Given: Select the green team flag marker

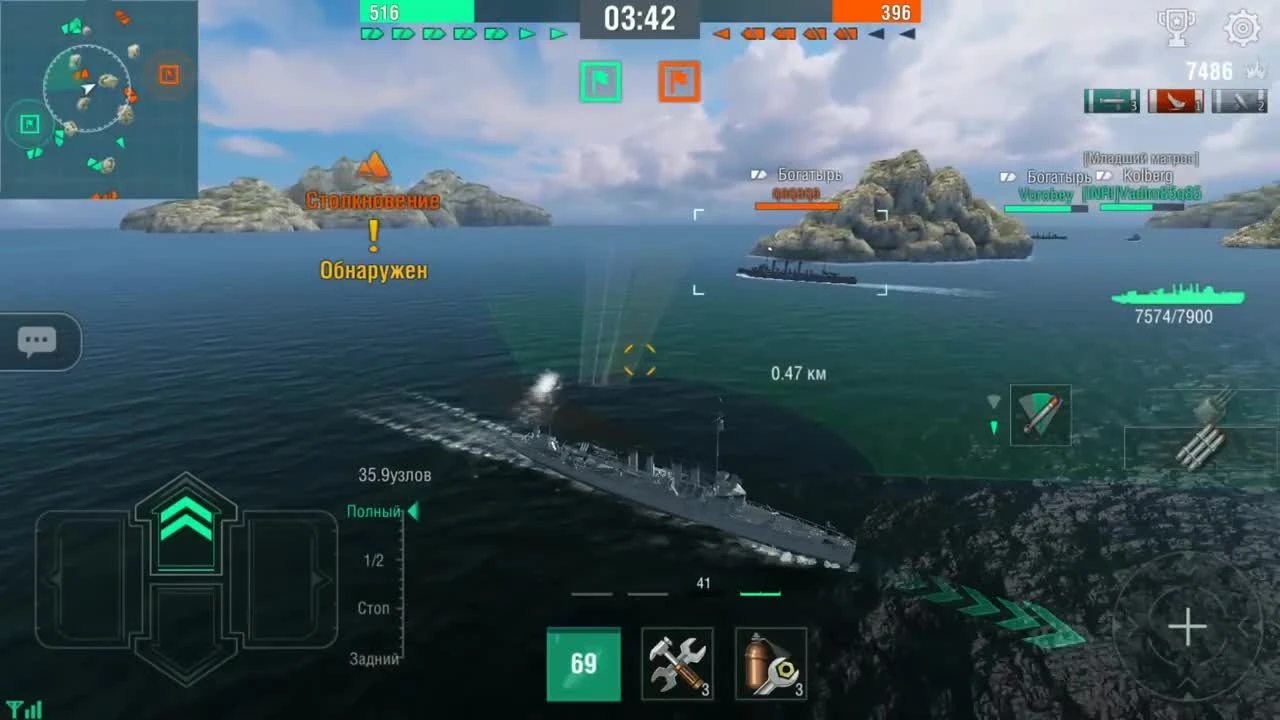Looking at the screenshot, I should coord(601,81).
